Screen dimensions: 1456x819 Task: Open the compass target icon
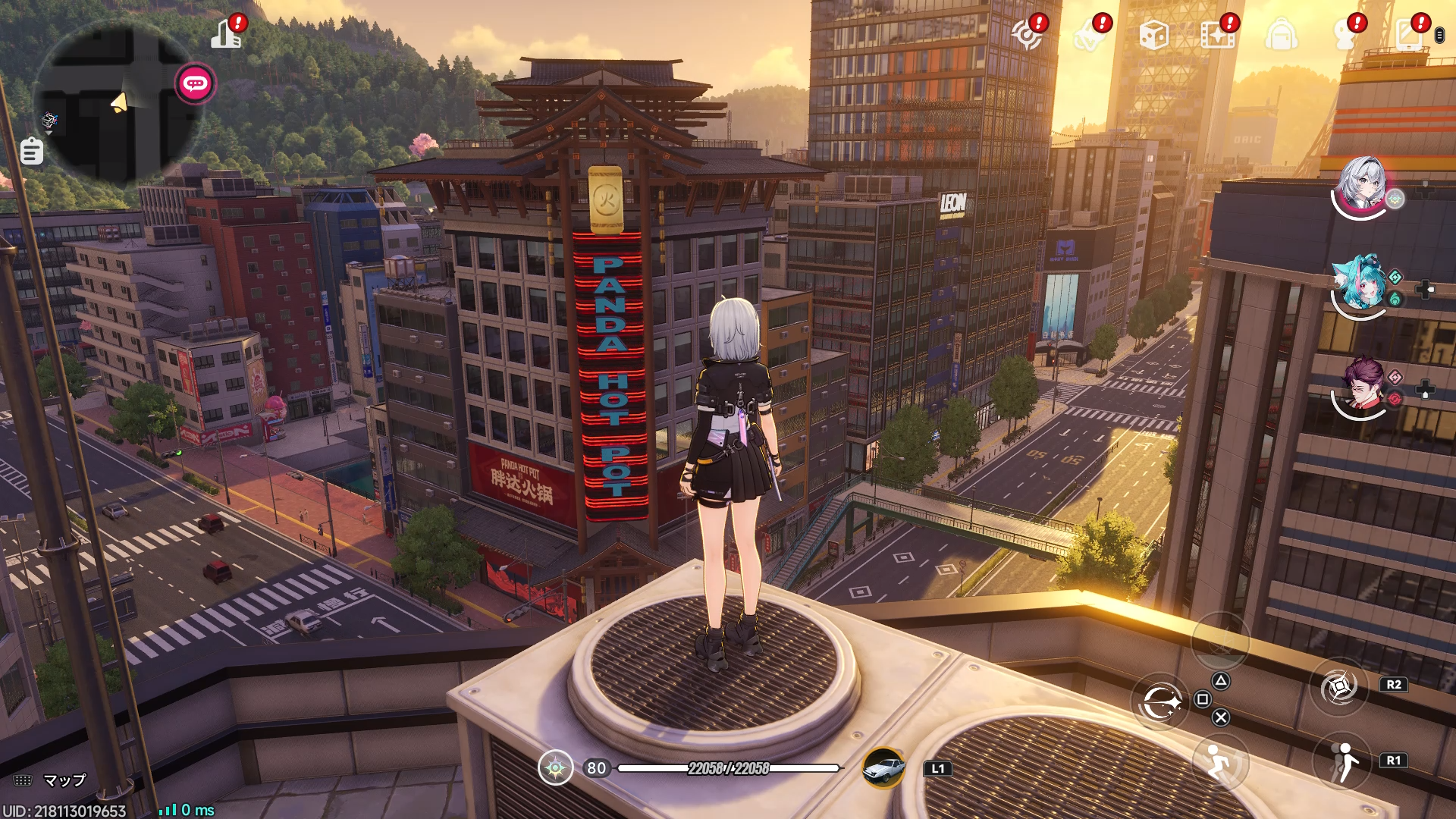[x=1027, y=35]
